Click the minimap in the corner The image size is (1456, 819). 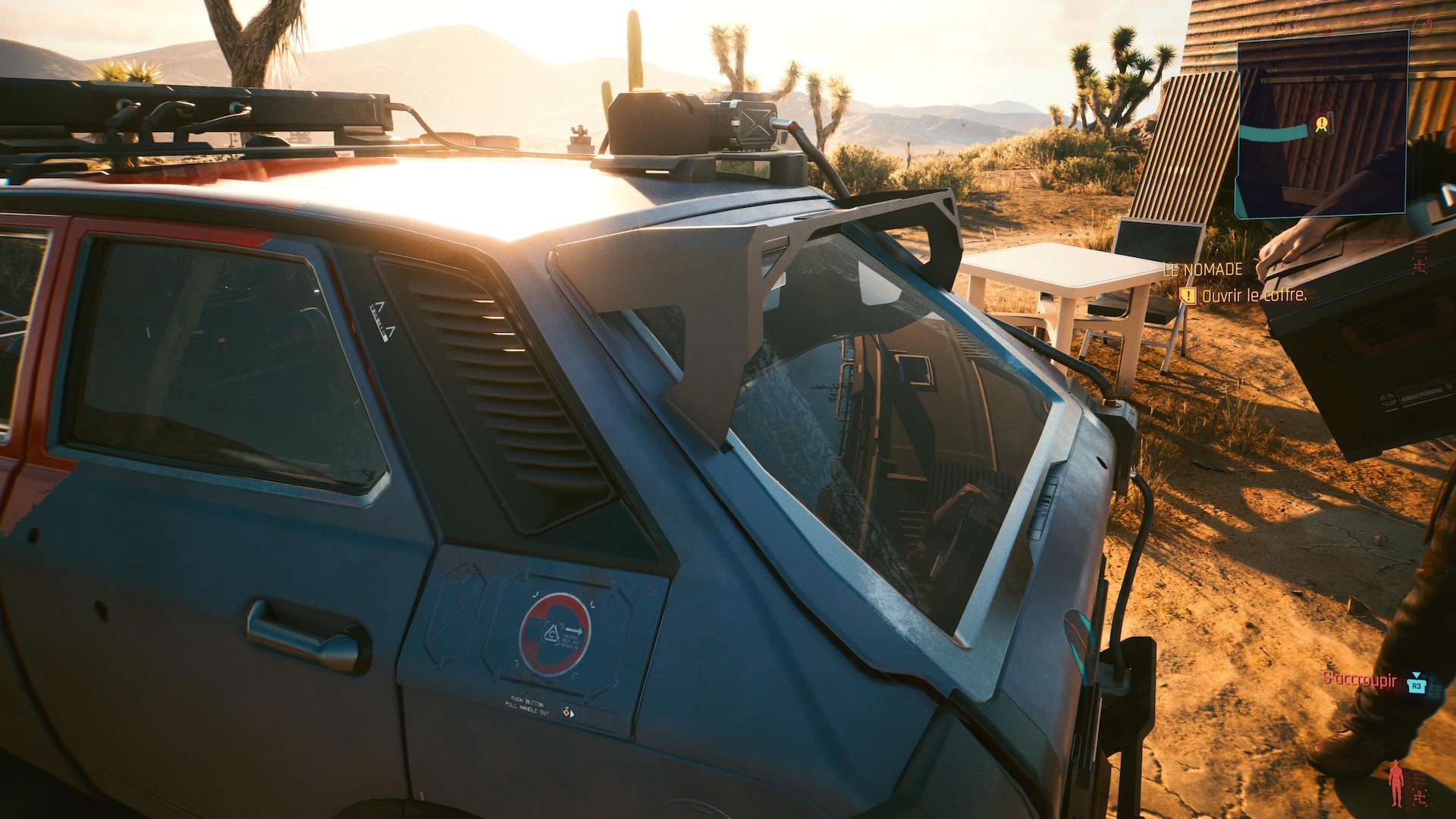pyautogui.click(x=1322, y=125)
